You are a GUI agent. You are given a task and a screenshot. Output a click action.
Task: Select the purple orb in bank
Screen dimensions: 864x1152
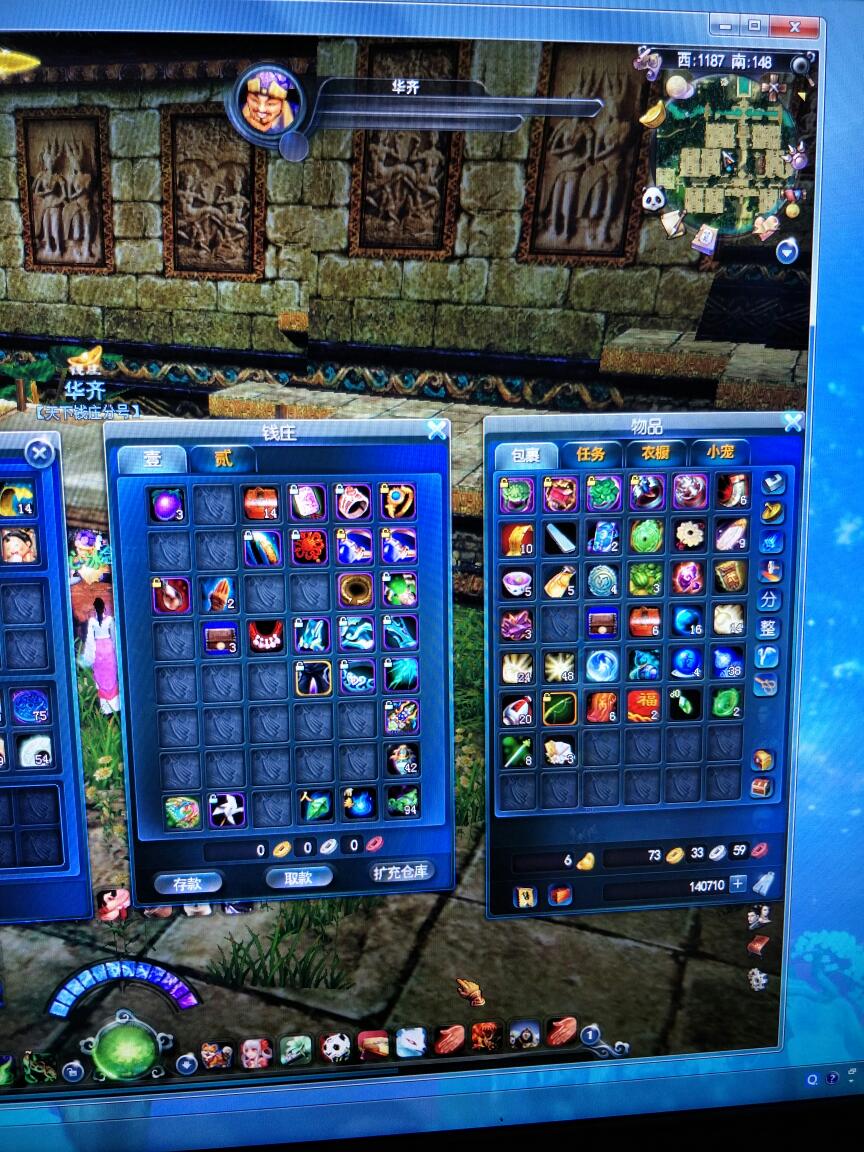[x=166, y=503]
